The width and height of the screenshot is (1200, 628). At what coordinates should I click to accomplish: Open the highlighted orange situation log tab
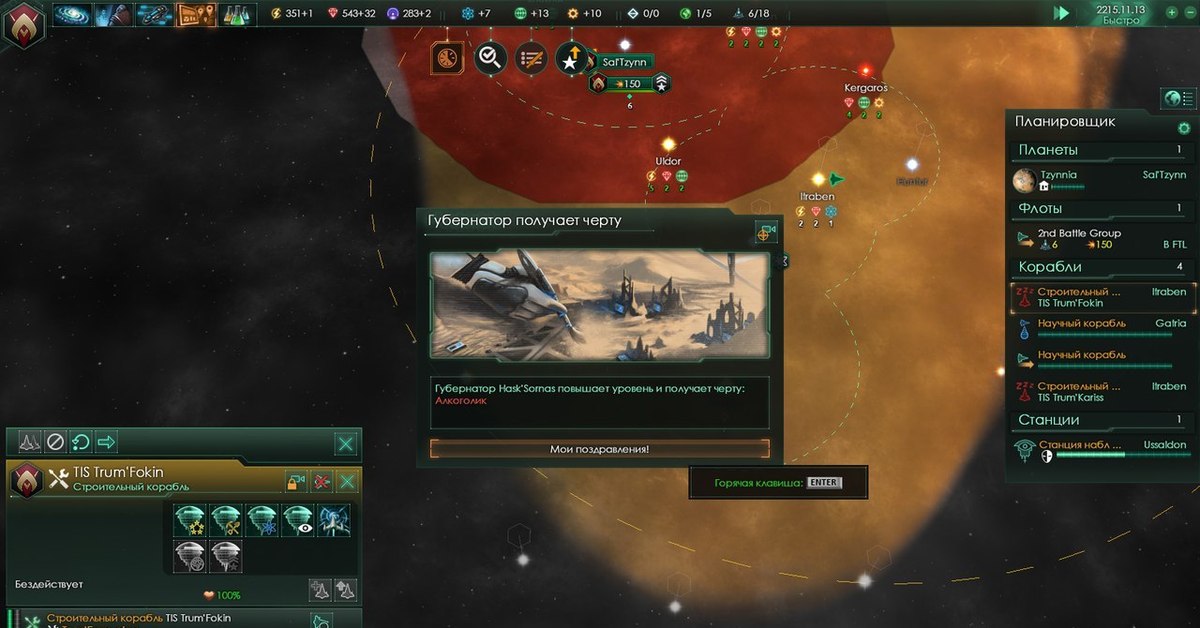[195, 14]
